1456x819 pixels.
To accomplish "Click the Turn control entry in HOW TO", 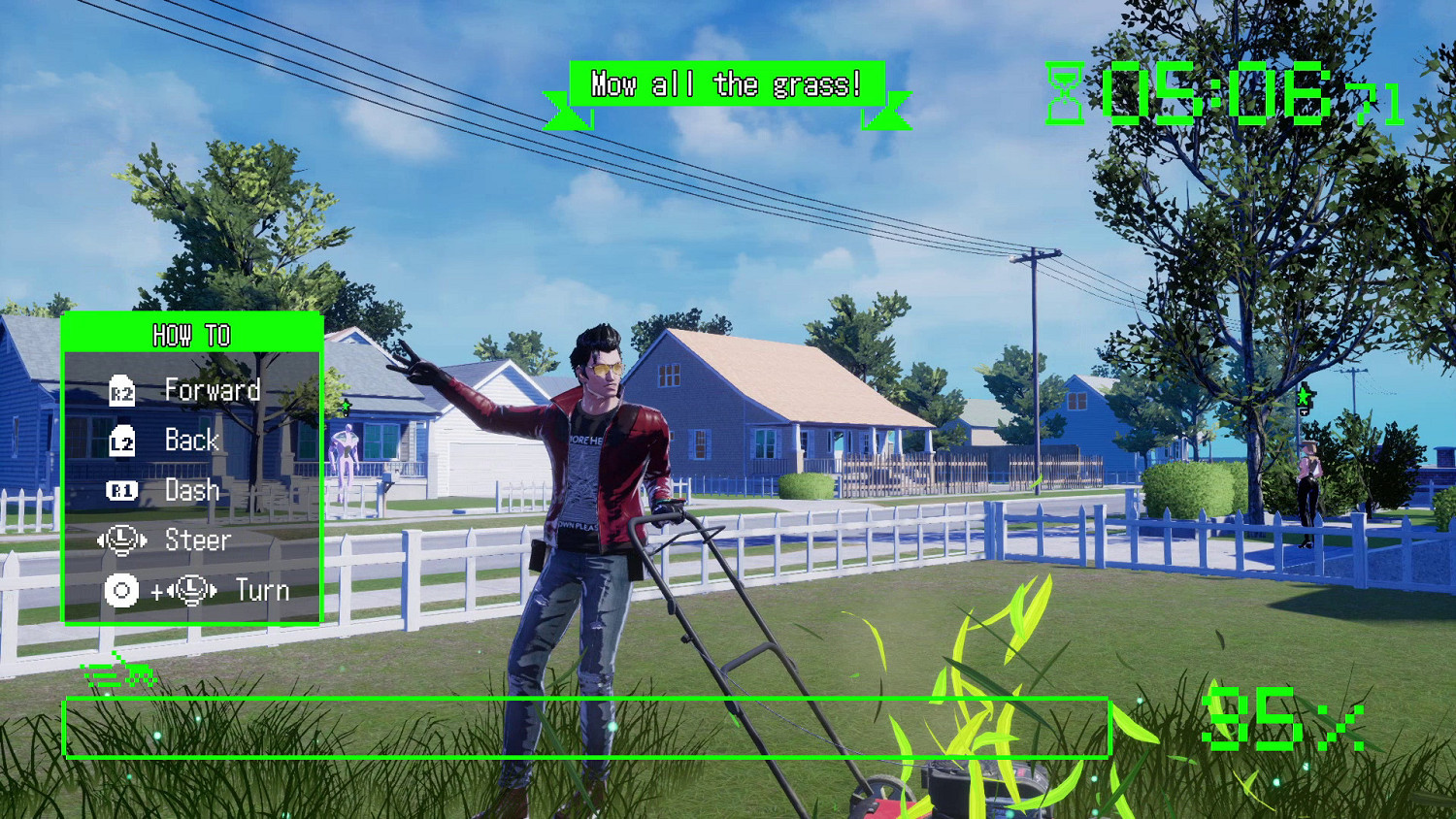I will click(260, 590).
